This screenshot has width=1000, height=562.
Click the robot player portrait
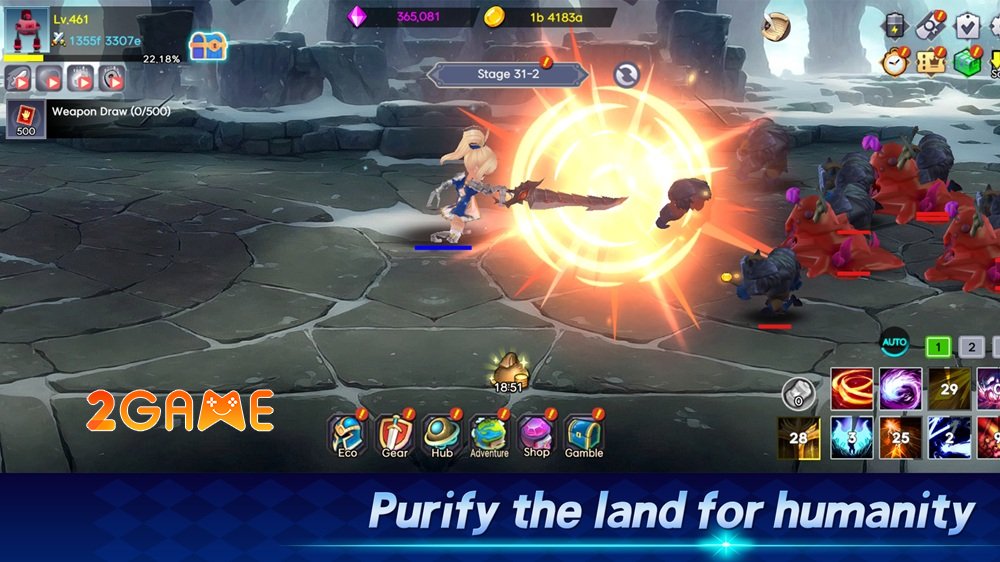26,30
